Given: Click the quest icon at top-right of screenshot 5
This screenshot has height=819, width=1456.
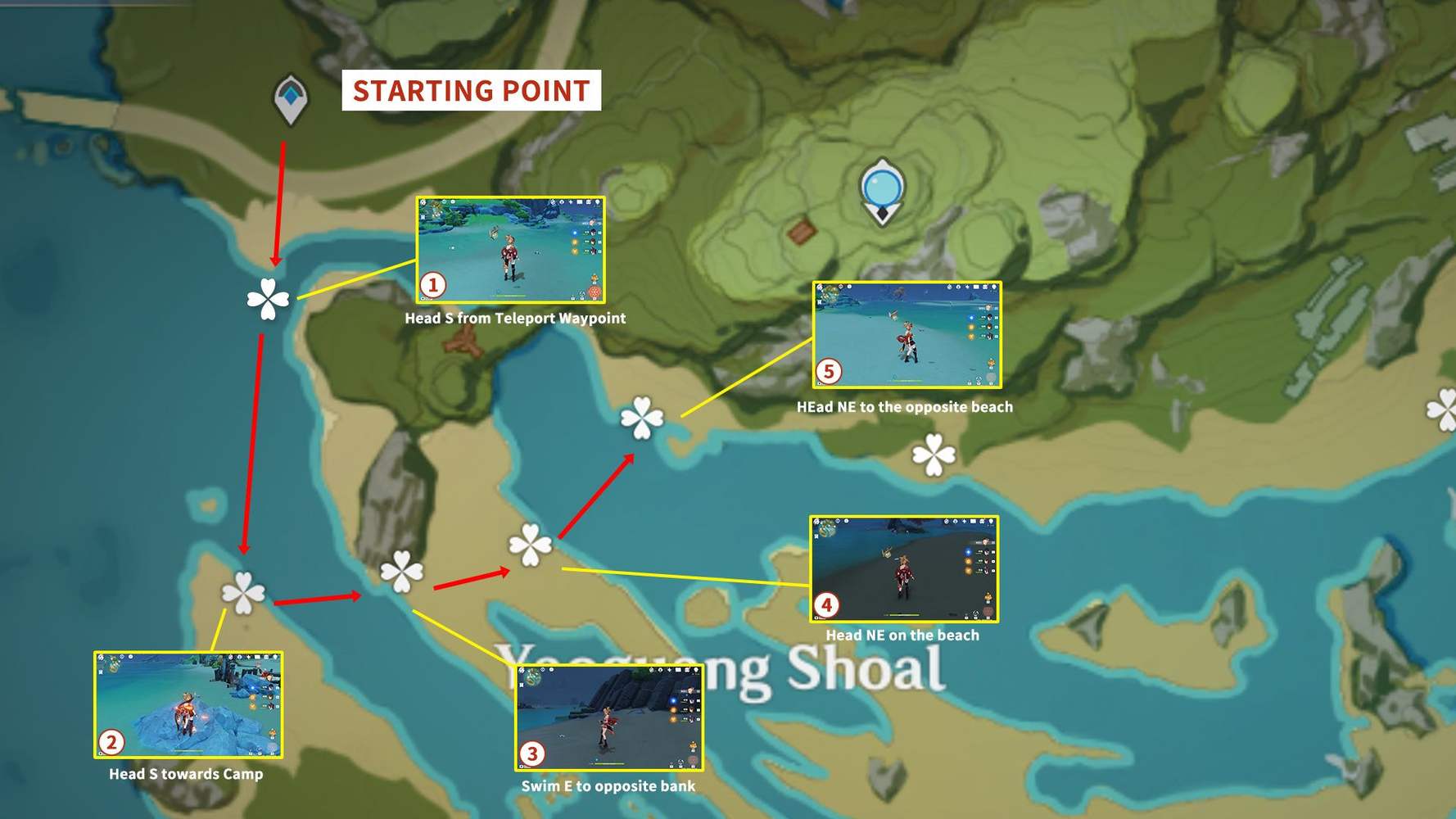Looking at the screenshot, I should tap(993, 287).
